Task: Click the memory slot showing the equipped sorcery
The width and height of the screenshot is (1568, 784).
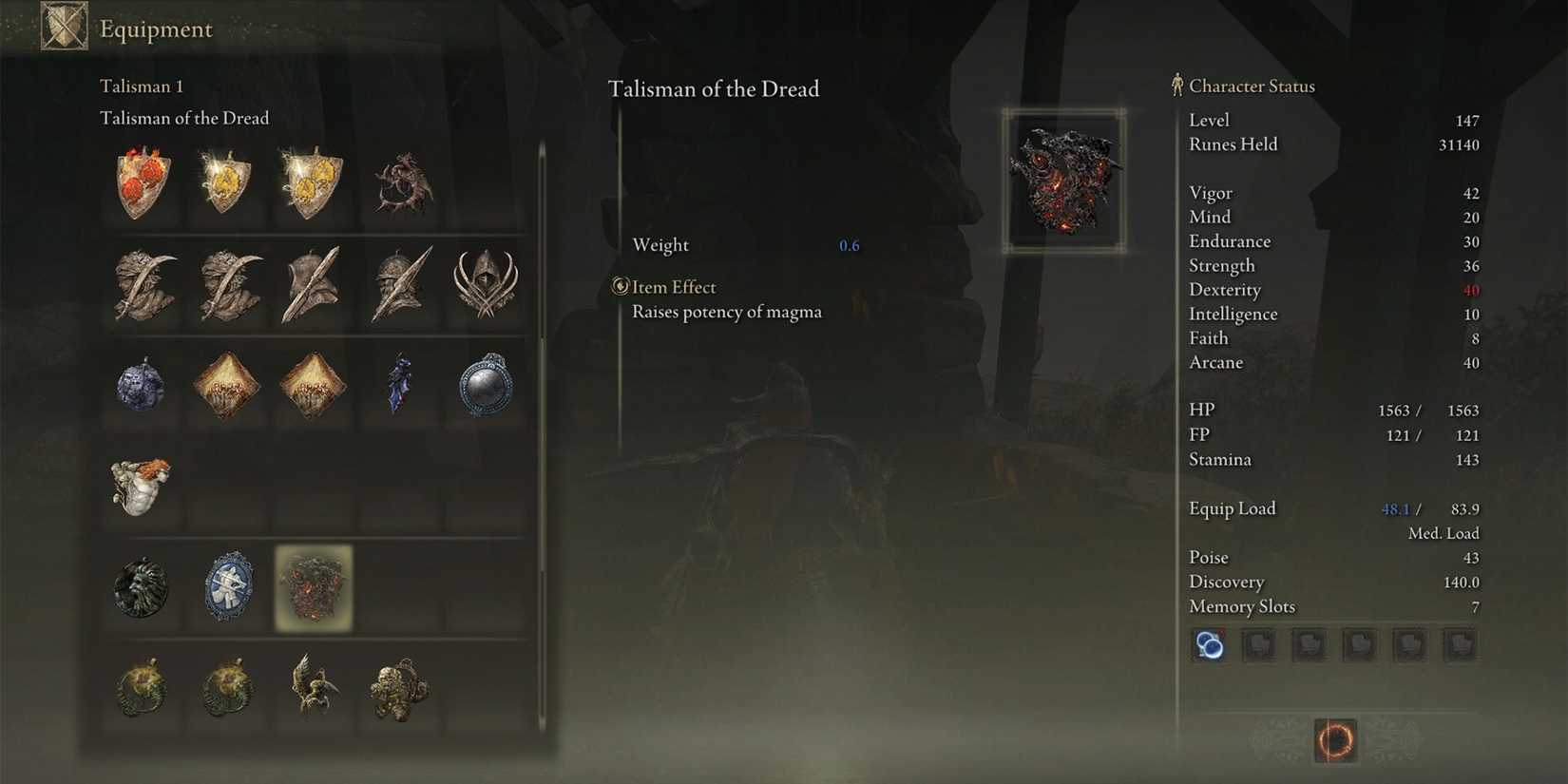Action: click(x=1209, y=644)
